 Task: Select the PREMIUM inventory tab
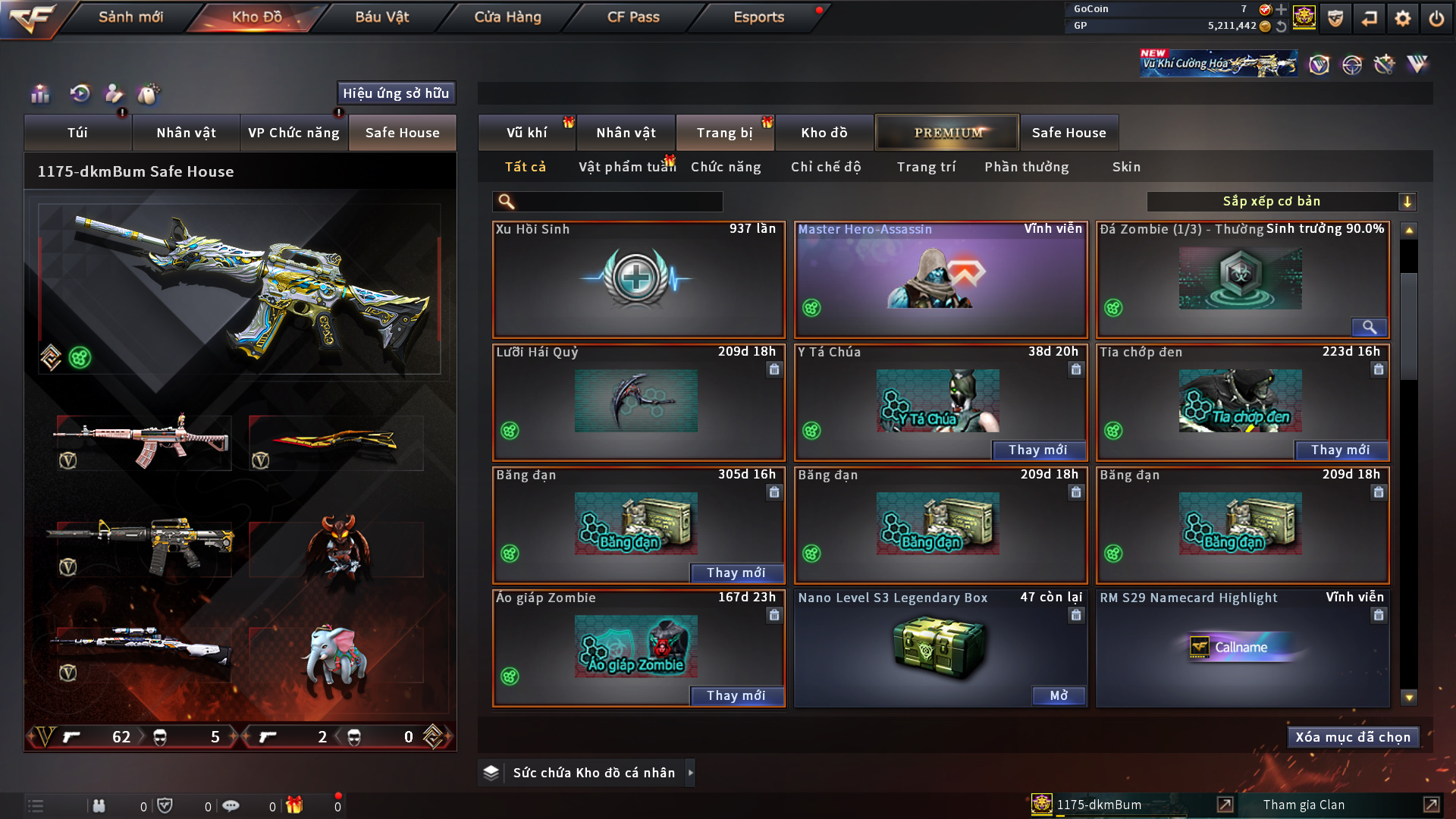pos(947,133)
